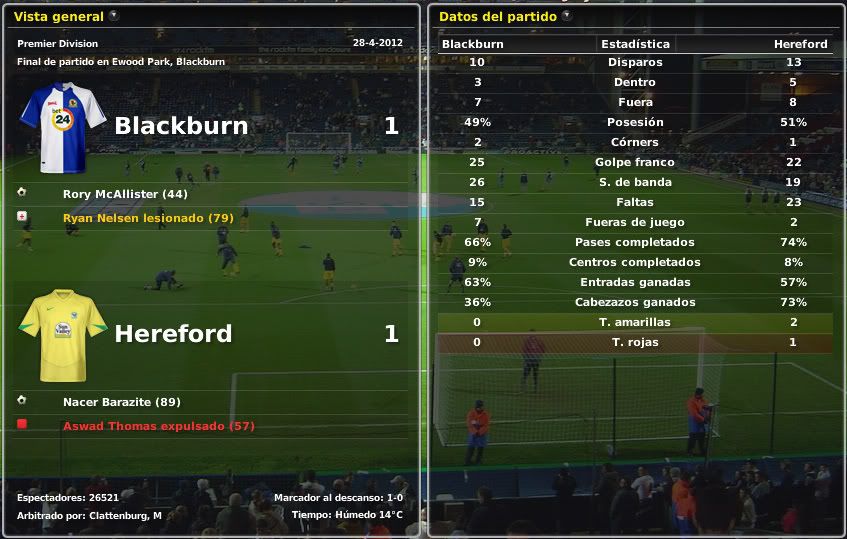Open the Datos del partido panel dropdown
Viewport: 847px width, 539px height.
tap(567, 16)
